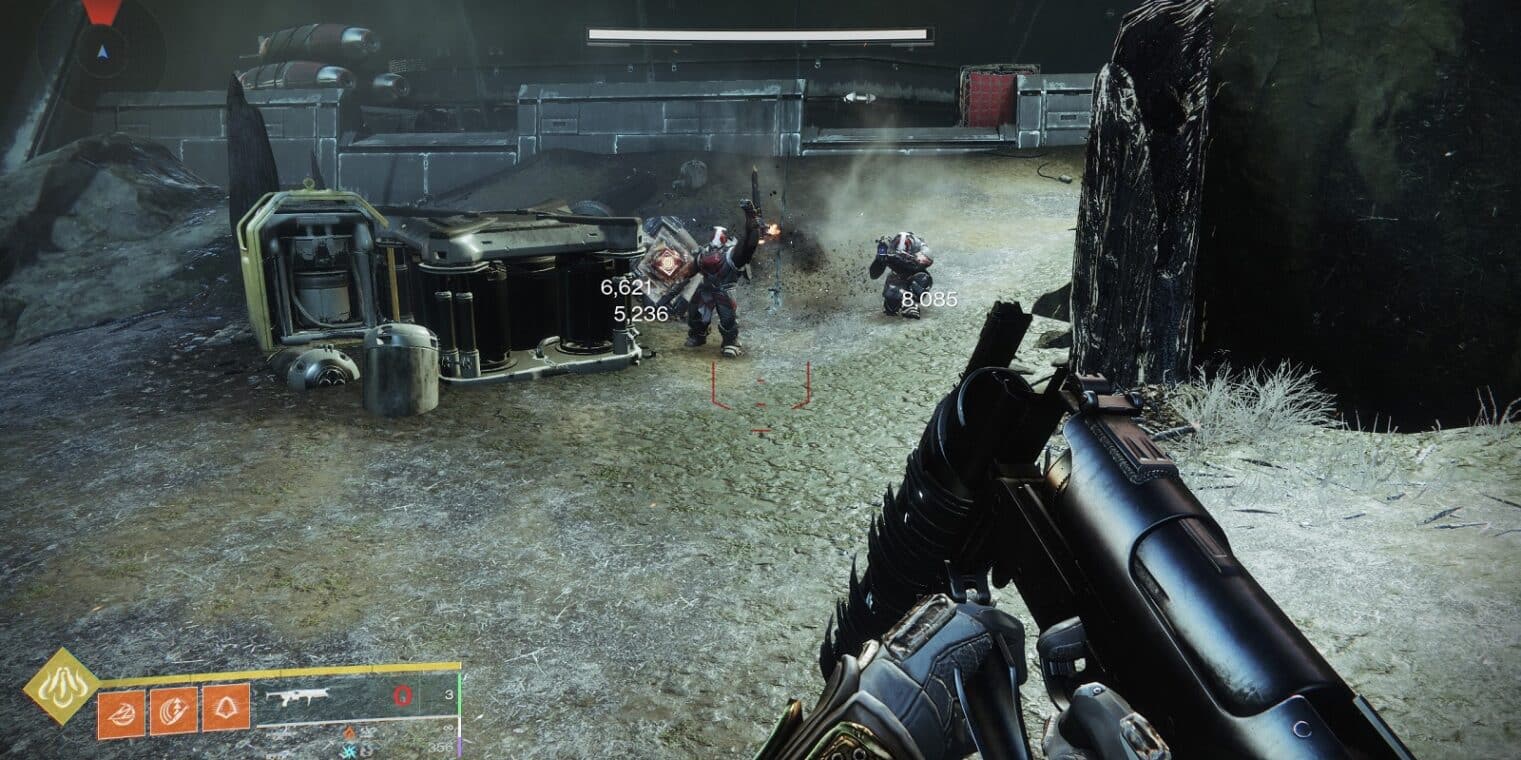
Task: Trigger the class ability icon
Action: (226, 708)
